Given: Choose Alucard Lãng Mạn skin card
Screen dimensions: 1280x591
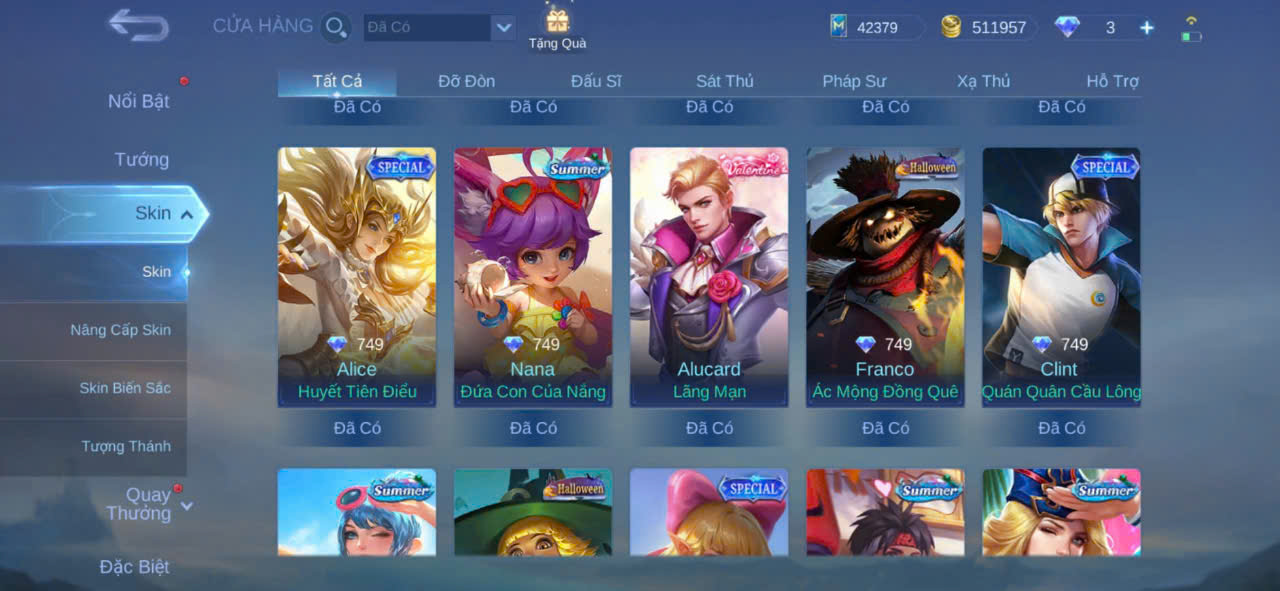Looking at the screenshot, I should click(709, 277).
